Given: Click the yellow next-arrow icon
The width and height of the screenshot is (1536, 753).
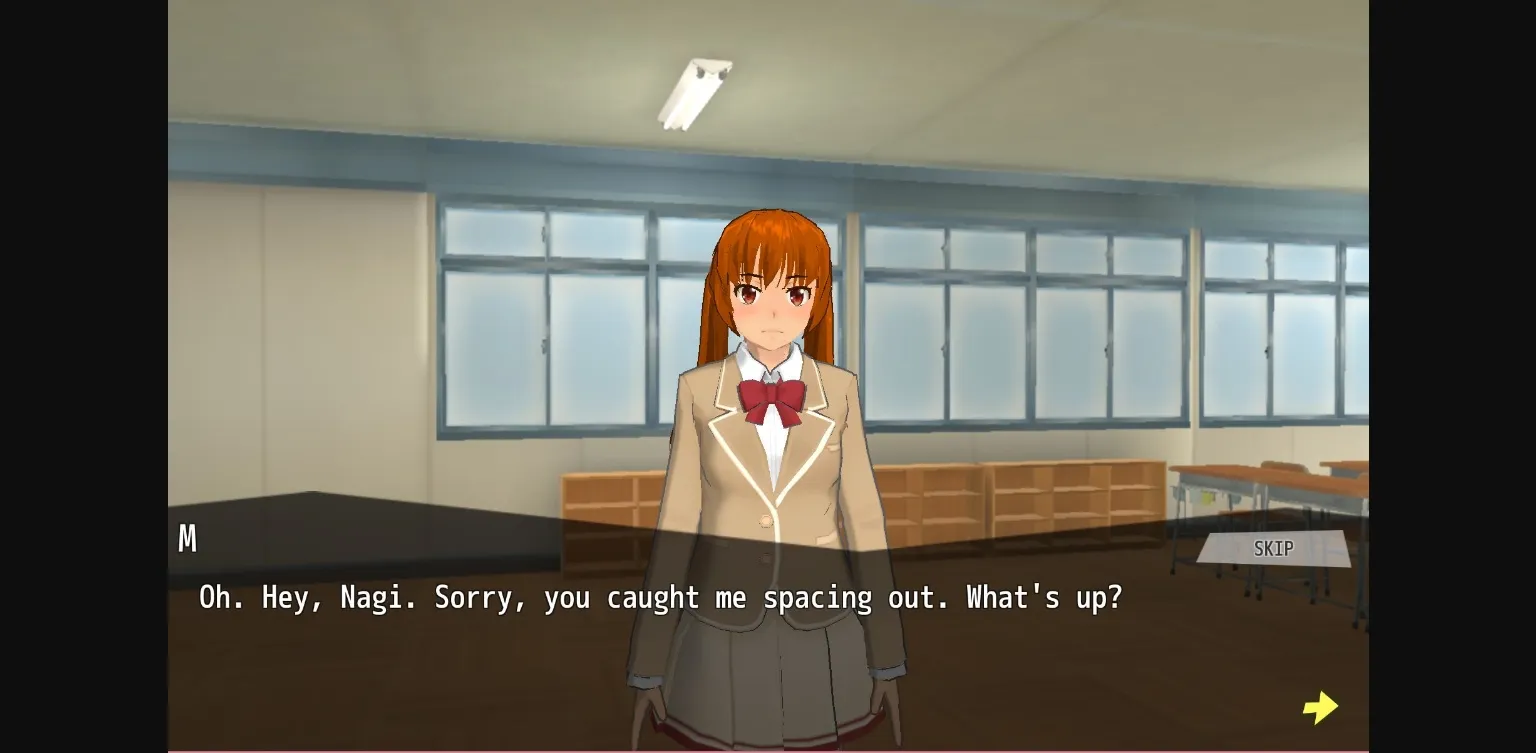Looking at the screenshot, I should coord(1320,706).
